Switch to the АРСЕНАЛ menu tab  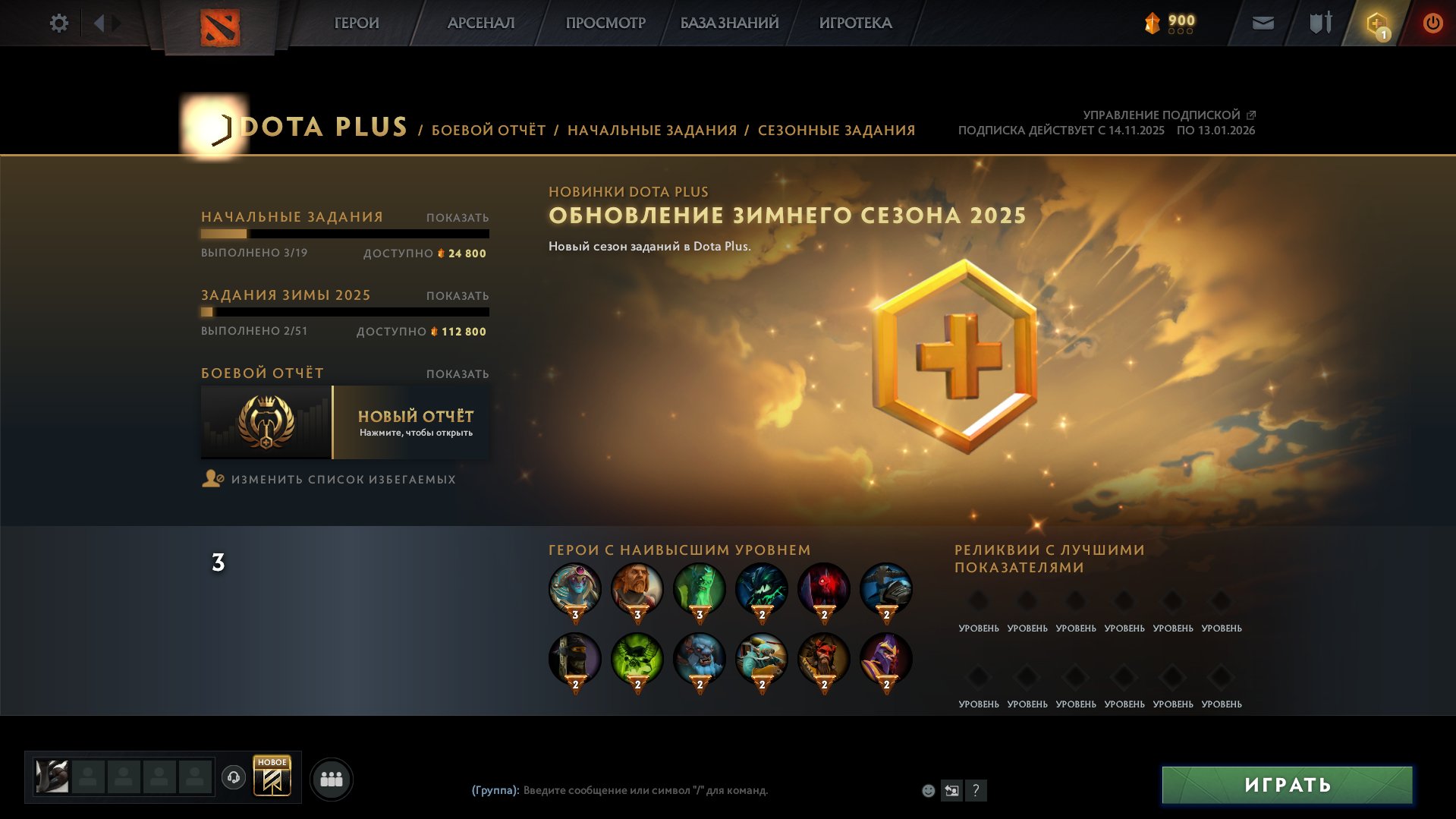[480, 23]
